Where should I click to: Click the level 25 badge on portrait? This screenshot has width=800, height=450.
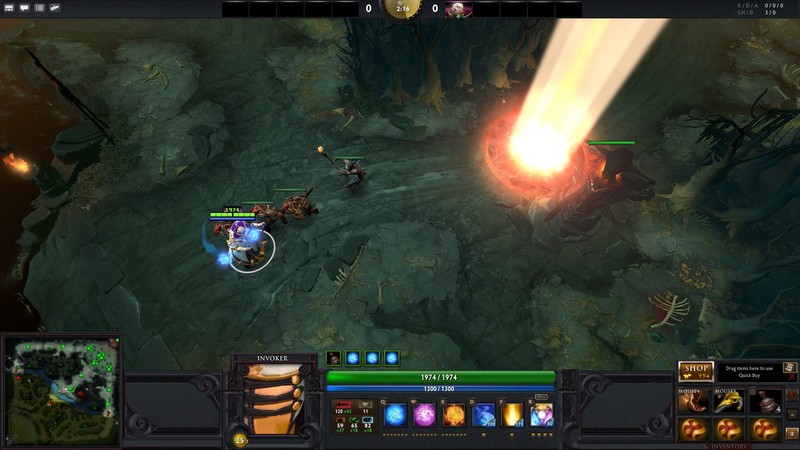240,438
